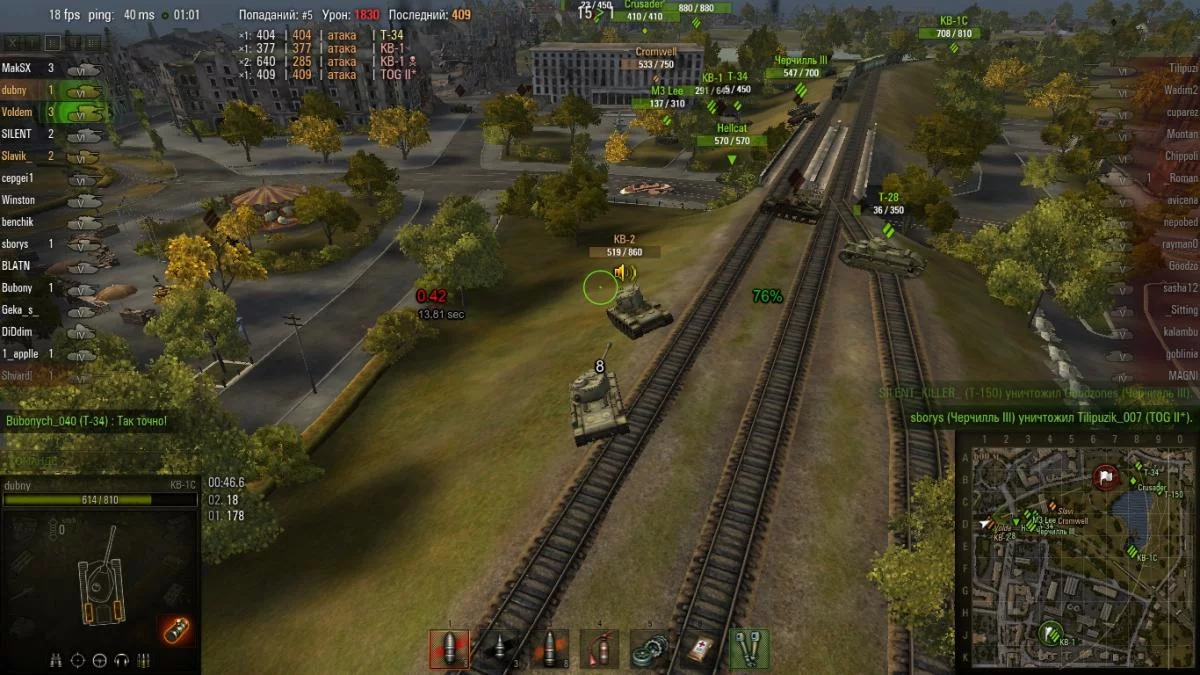Select player Winston in the team list
This screenshot has height=675, width=1200.
[19, 200]
